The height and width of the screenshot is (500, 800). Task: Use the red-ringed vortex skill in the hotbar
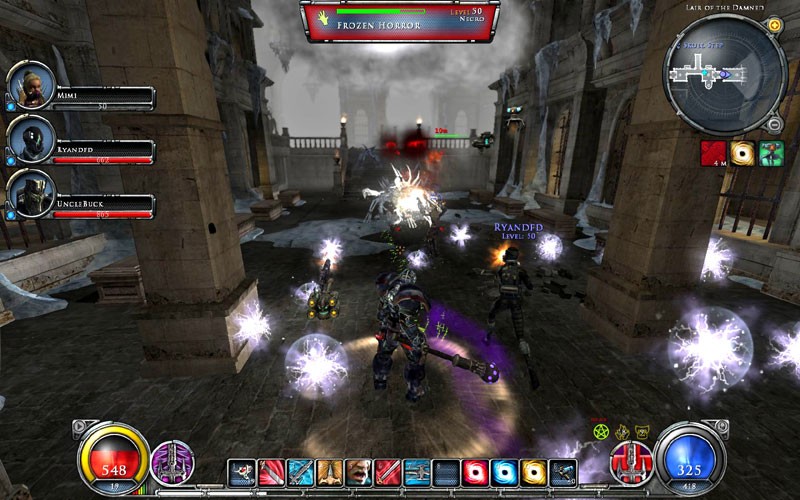click(476, 472)
